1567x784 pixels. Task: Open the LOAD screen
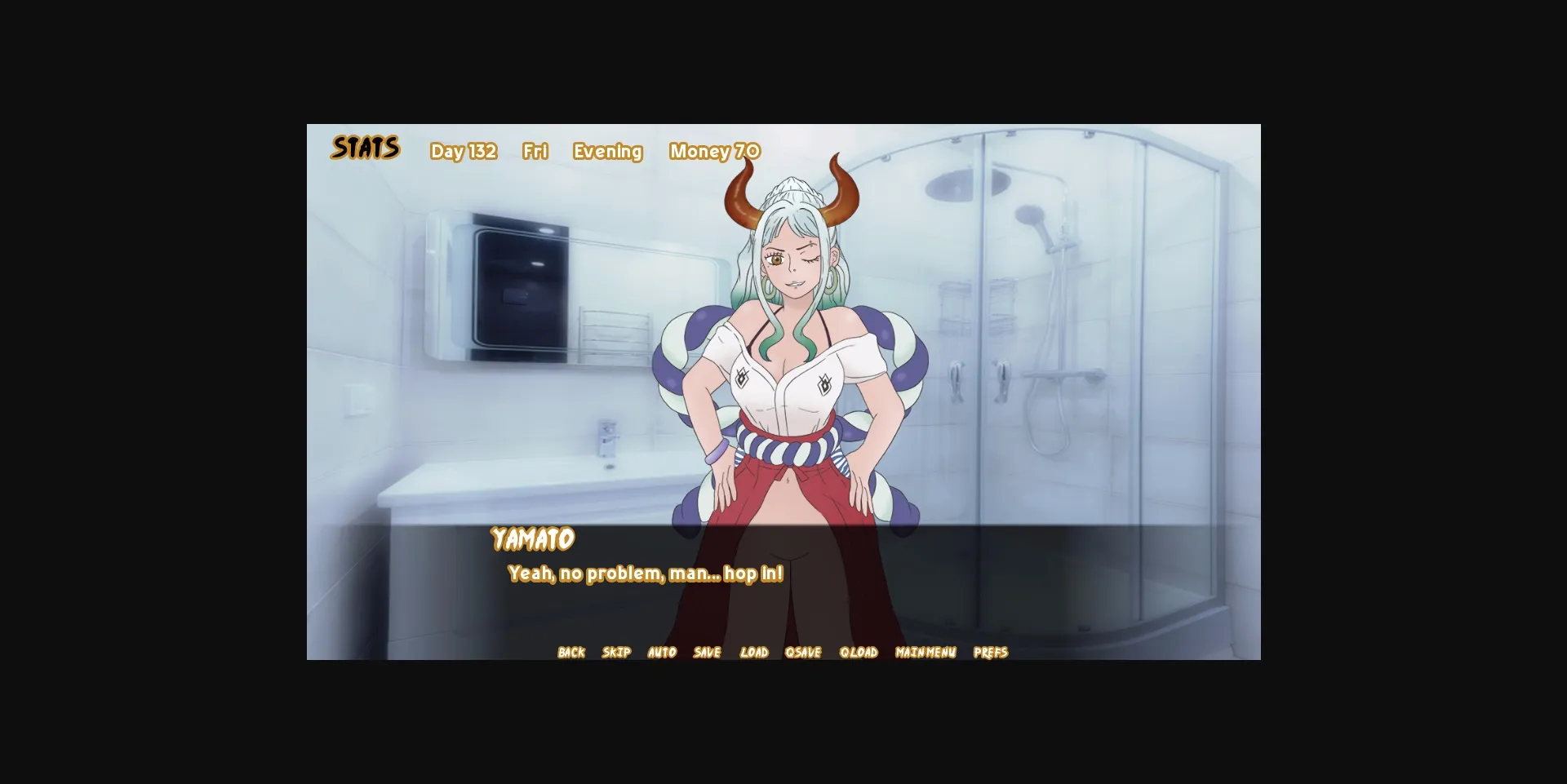pos(754,652)
